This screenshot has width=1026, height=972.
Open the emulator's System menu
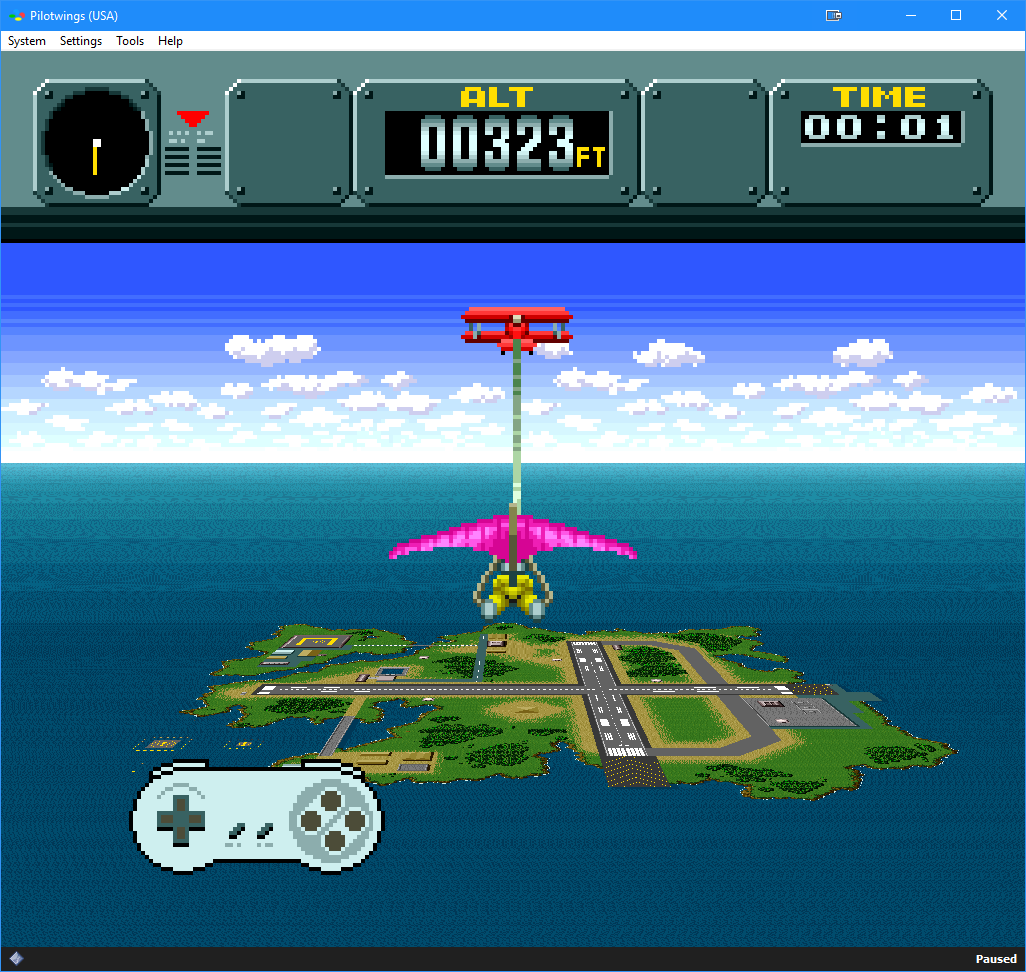(27, 41)
